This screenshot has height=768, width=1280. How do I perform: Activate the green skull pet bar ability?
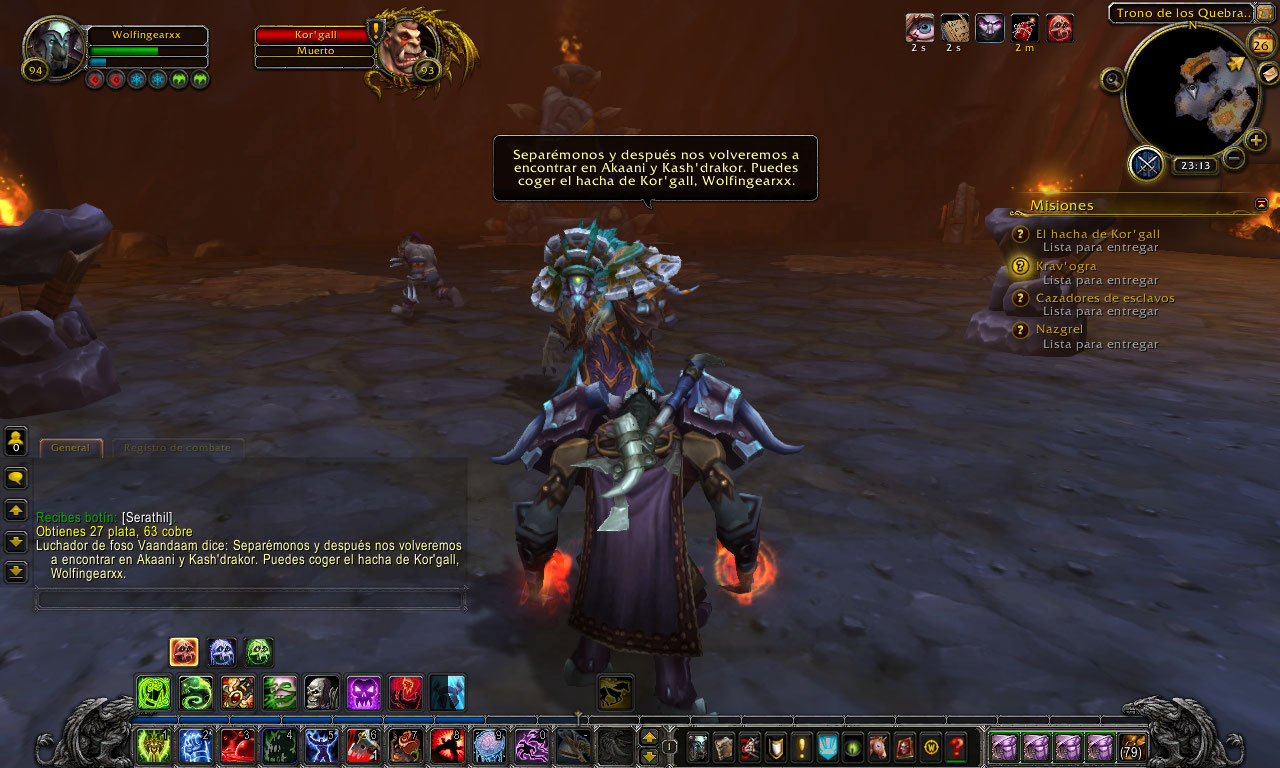[258, 653]
